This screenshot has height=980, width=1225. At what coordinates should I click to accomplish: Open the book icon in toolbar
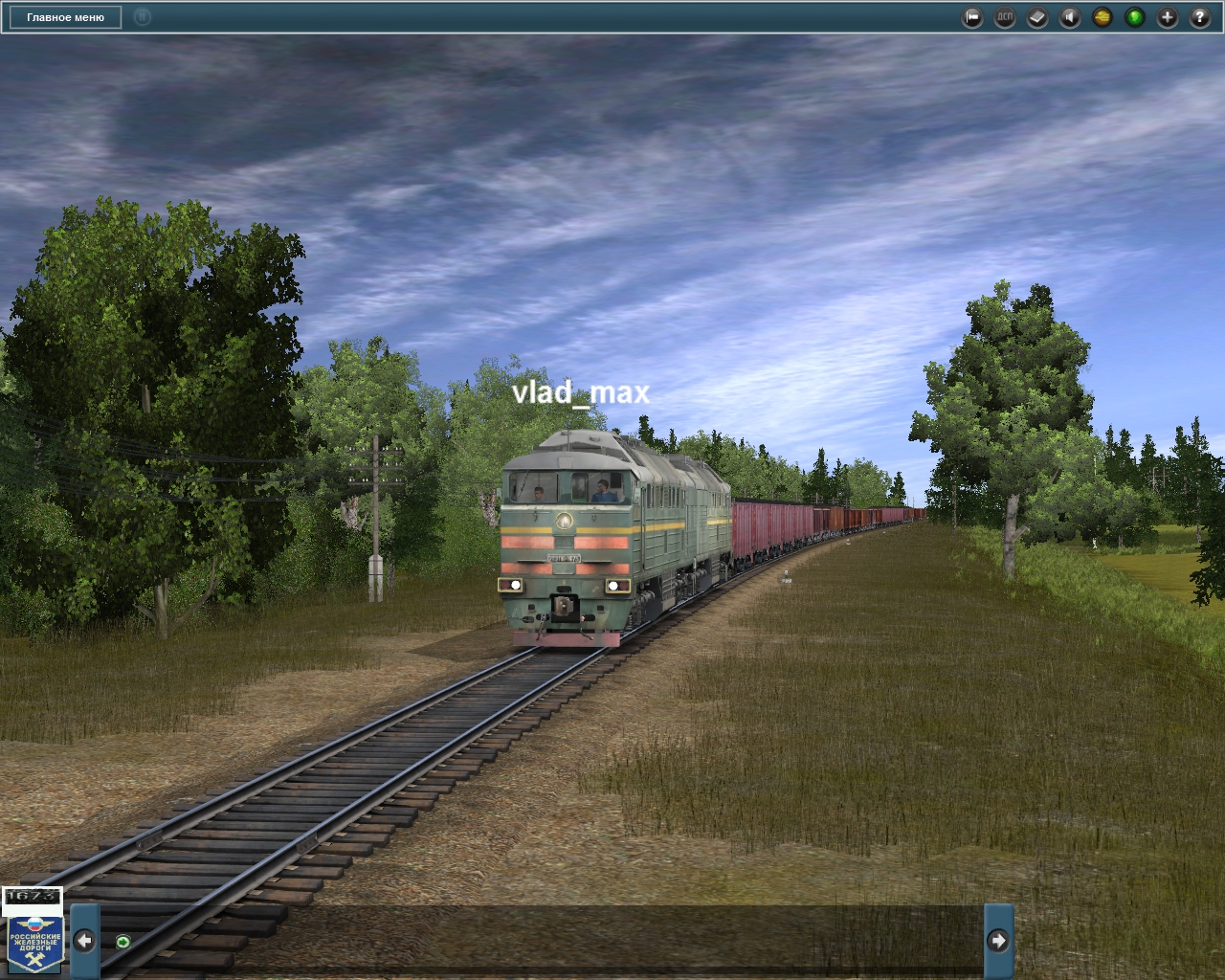(x=1037, y=17)
